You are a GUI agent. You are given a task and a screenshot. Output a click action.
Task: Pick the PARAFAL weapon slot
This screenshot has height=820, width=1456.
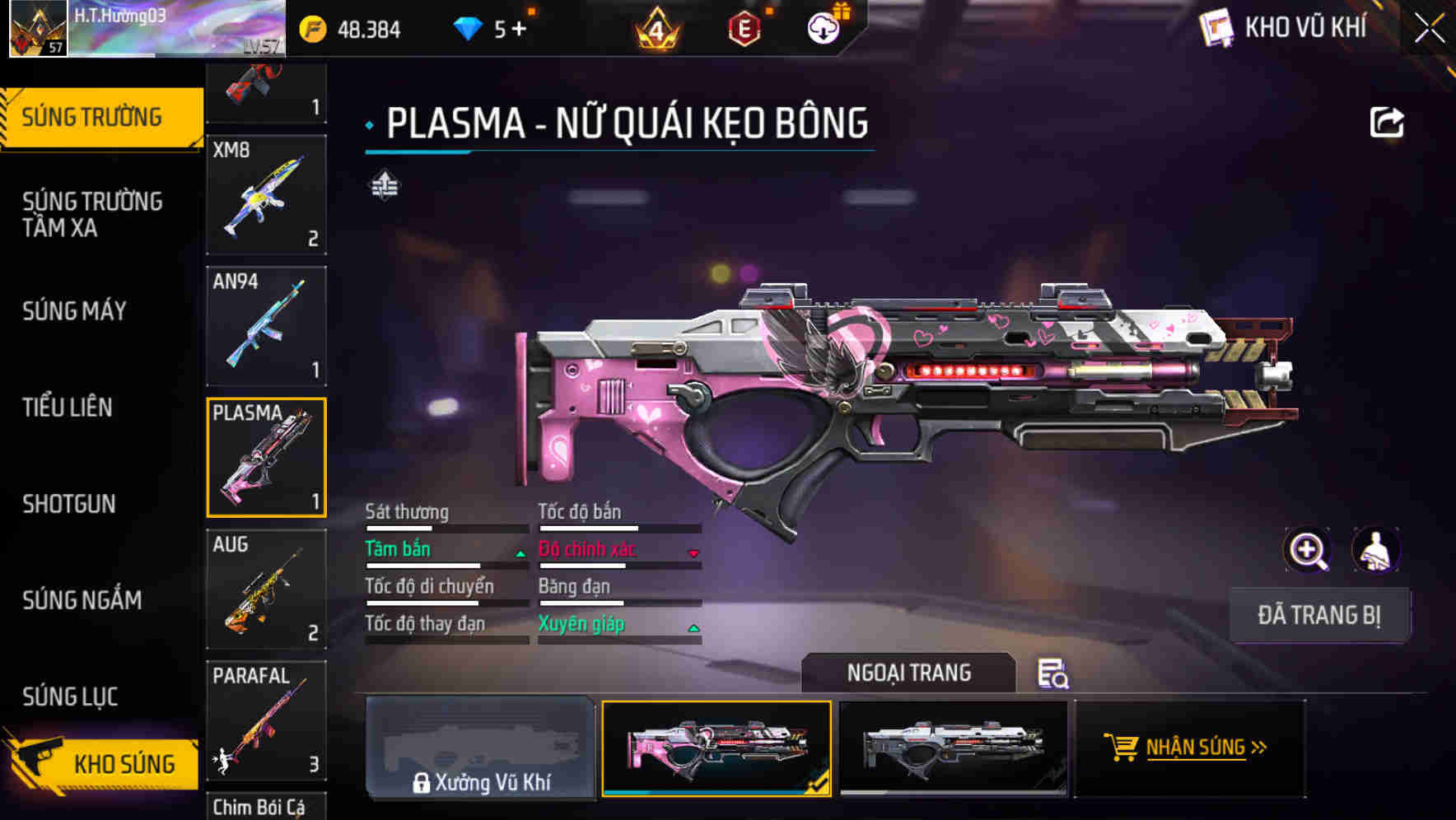pyautogui.click(x=266, y=721)
